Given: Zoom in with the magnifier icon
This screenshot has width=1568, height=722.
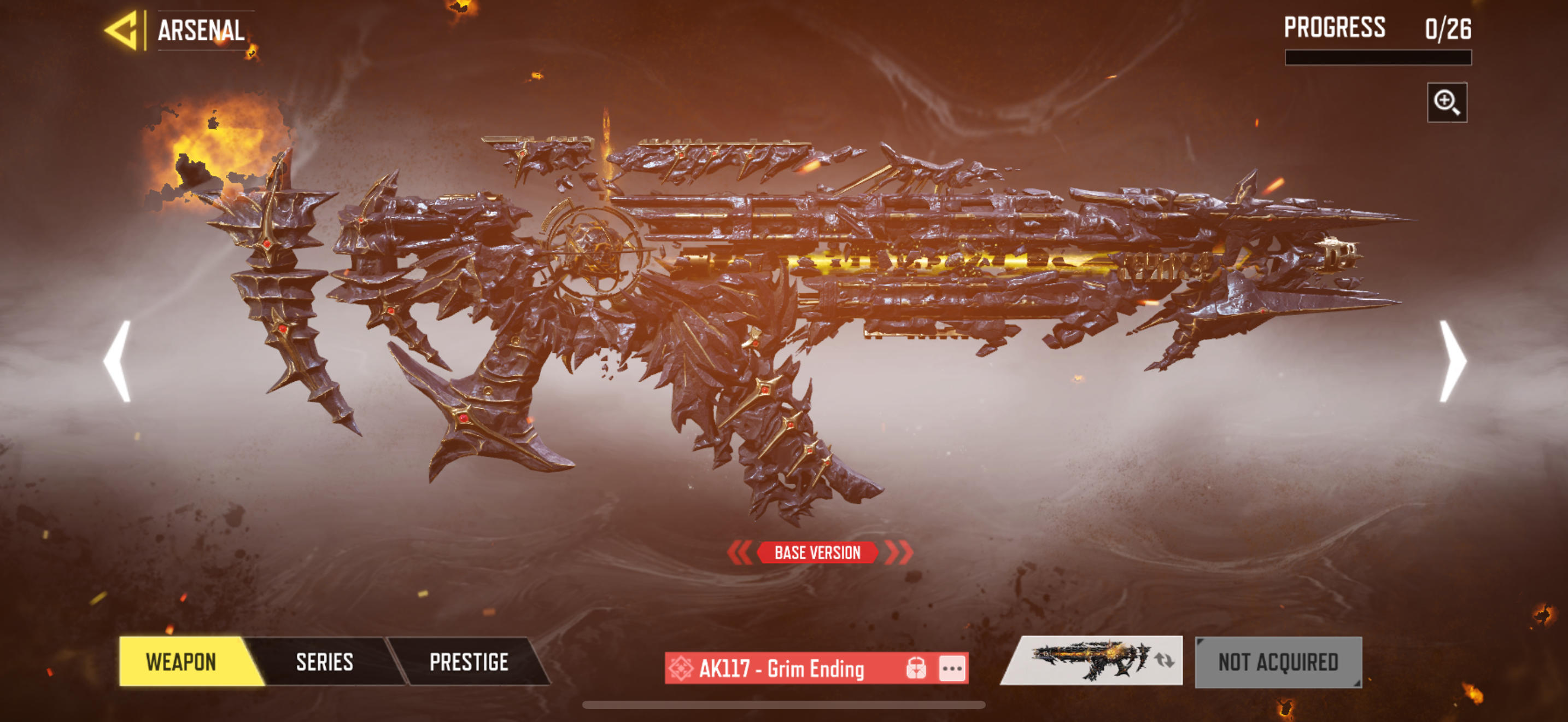Looking at the screenshot, I should click(x=1446, y=102).
